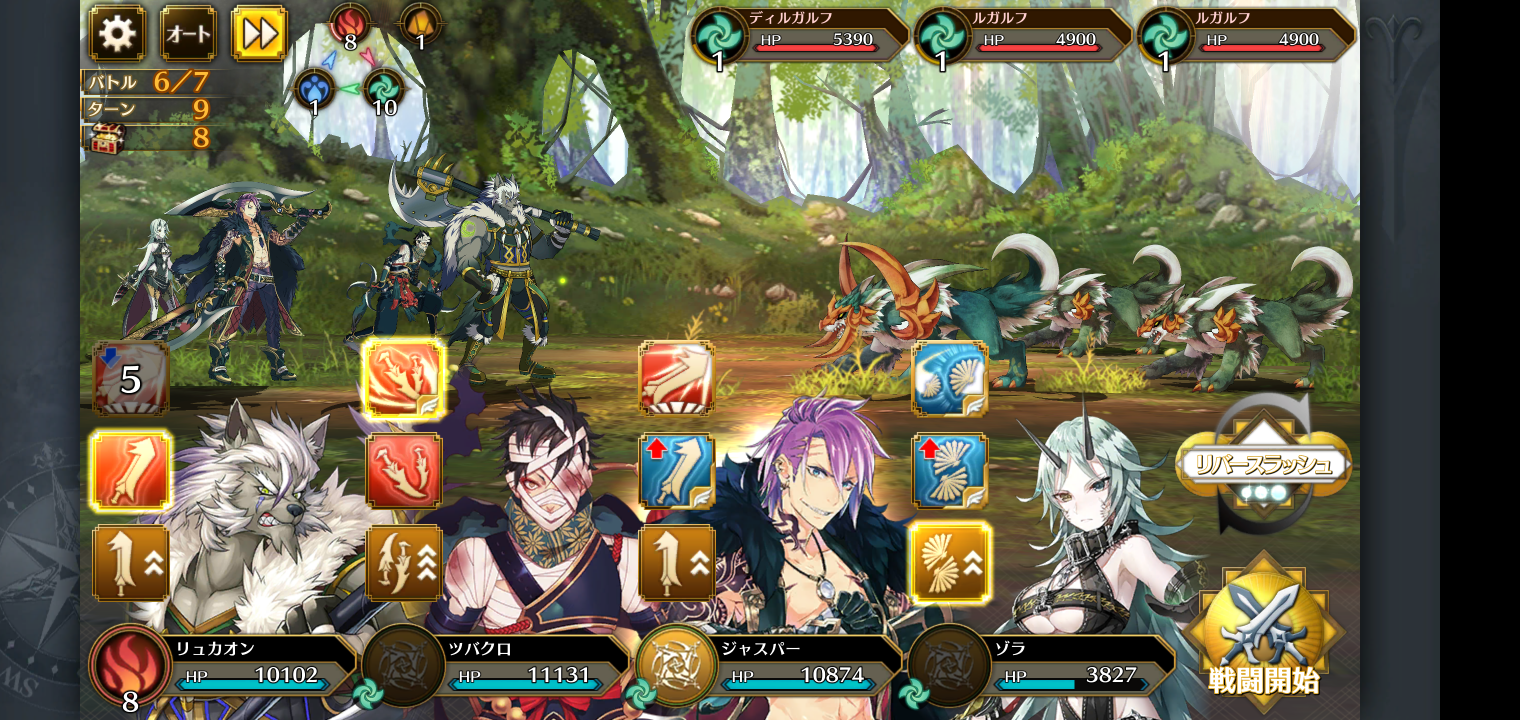The image size is (1520, 720).
Task: Activate the glowing golden fan boost icon
Action: (x=950, y=562)
